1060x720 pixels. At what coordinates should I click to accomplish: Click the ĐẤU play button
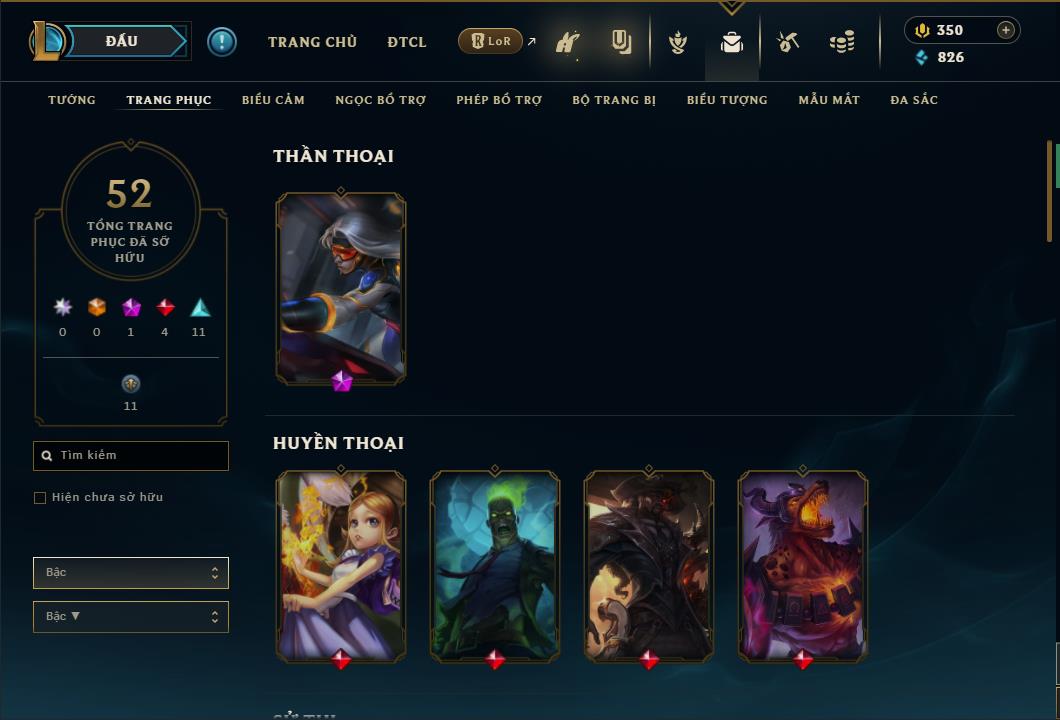coord(122,41)
